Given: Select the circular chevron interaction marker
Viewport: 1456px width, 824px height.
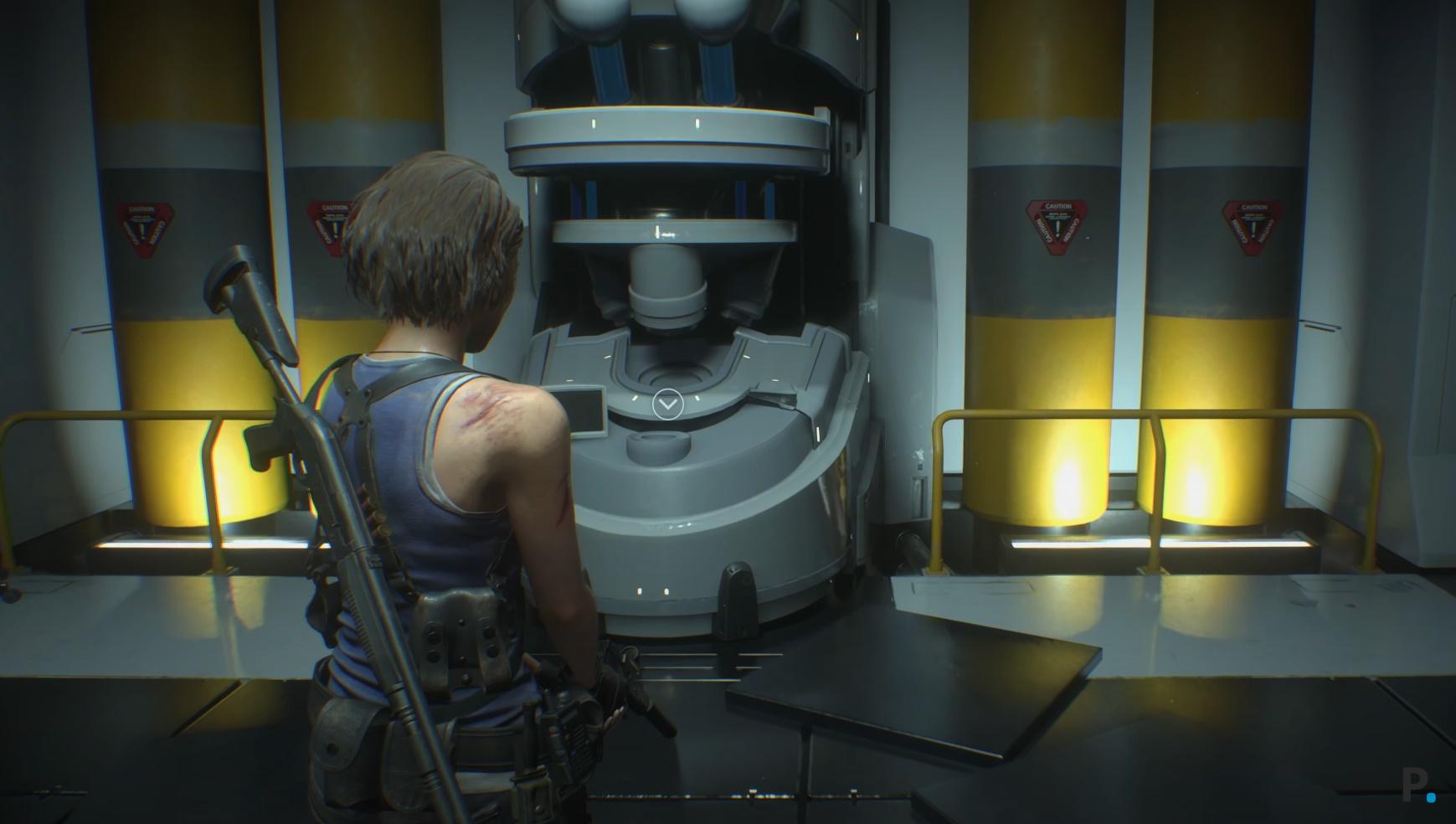Looking at the screenshot, I should pos(667,405).
